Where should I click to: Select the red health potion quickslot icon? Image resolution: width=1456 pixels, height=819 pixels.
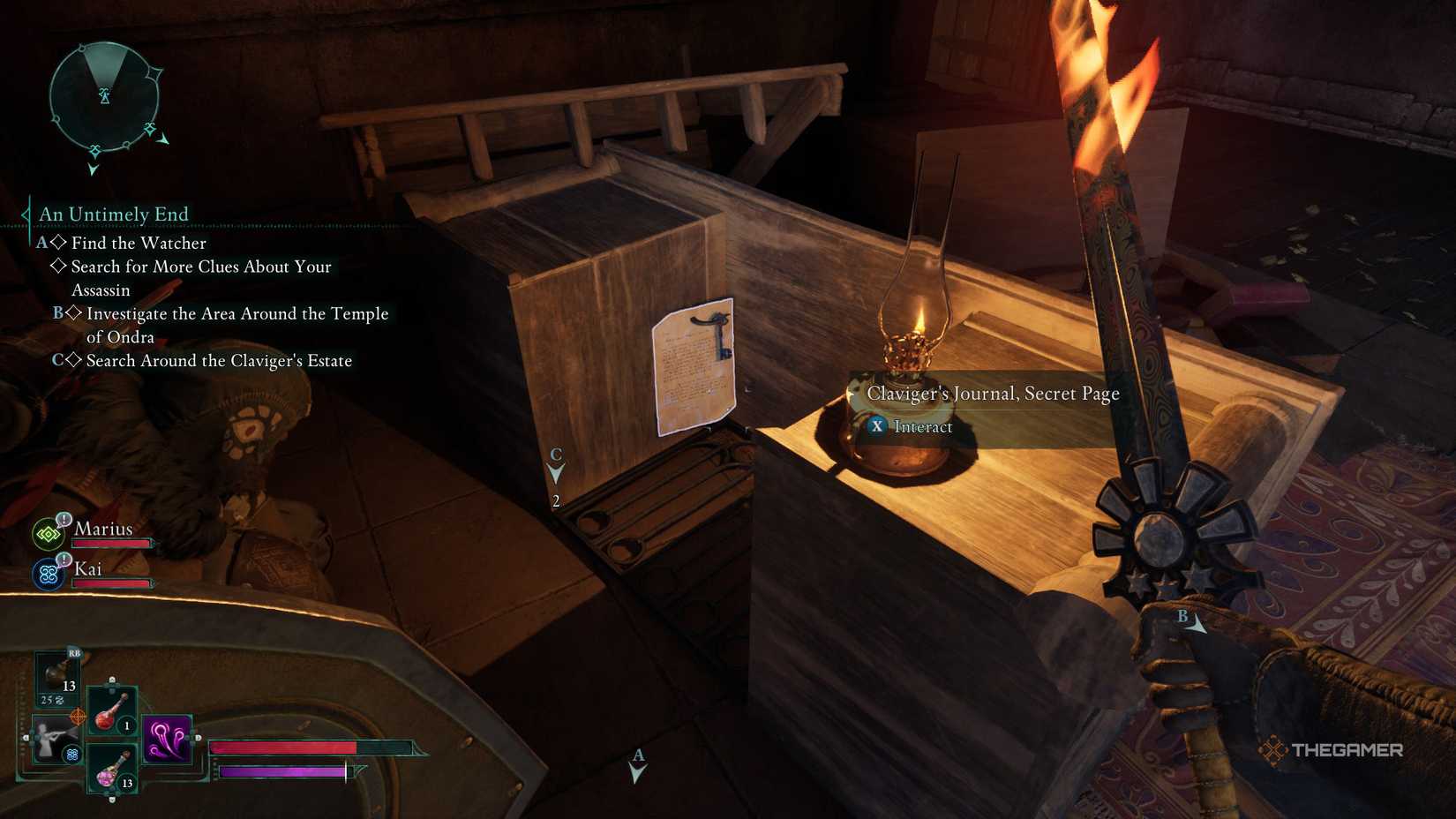[x=112, y=713]
